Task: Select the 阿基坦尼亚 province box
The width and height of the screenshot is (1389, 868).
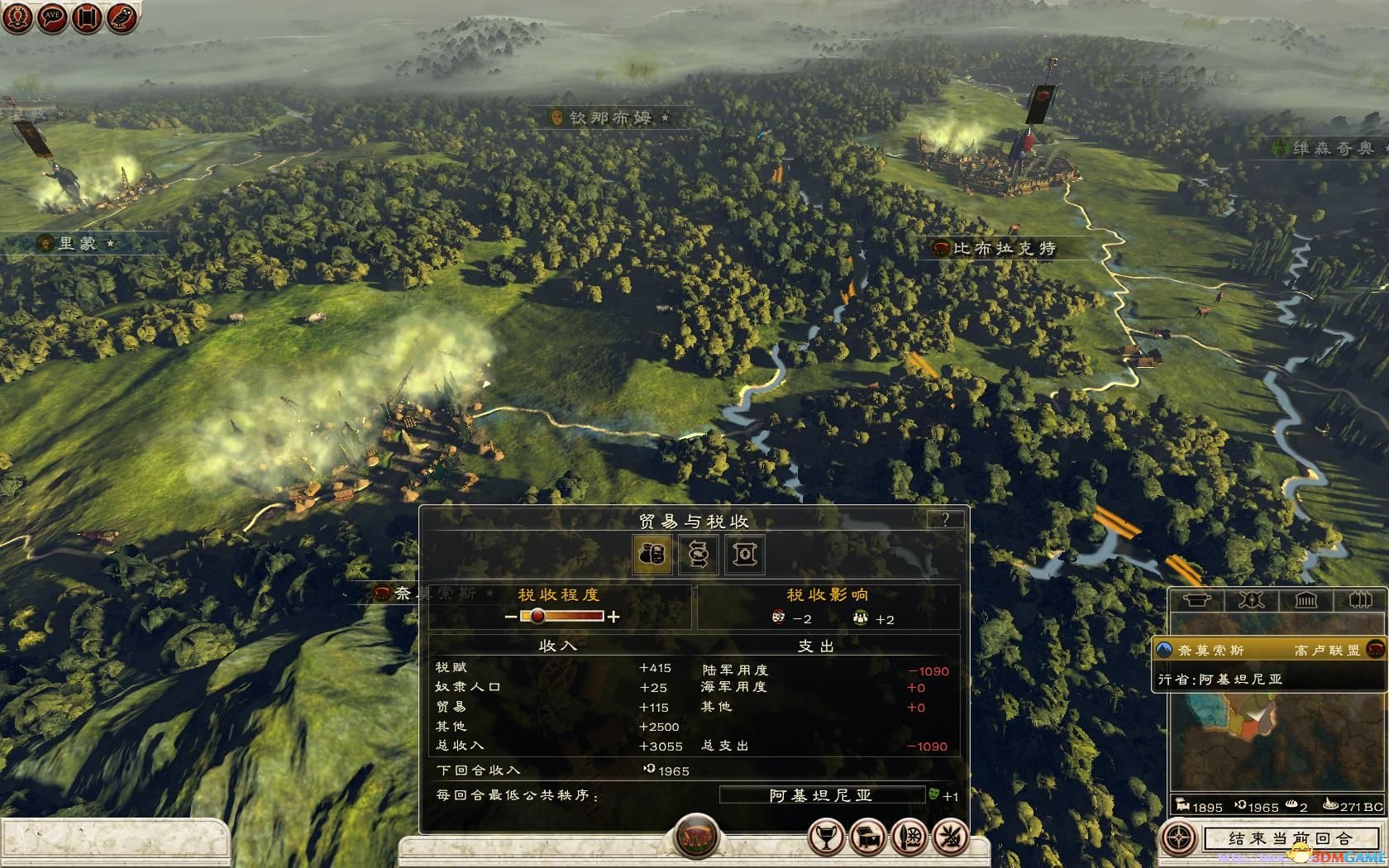Action: (x=821, y=794)
